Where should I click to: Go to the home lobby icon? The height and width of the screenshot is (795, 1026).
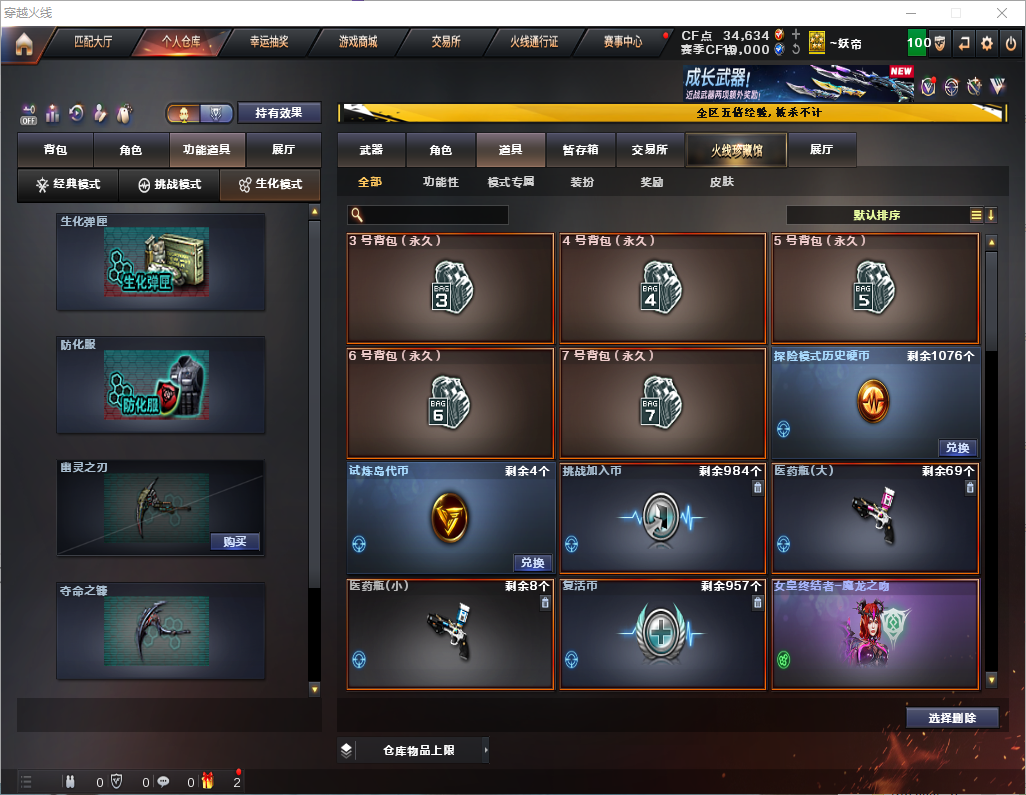(24, 43)
